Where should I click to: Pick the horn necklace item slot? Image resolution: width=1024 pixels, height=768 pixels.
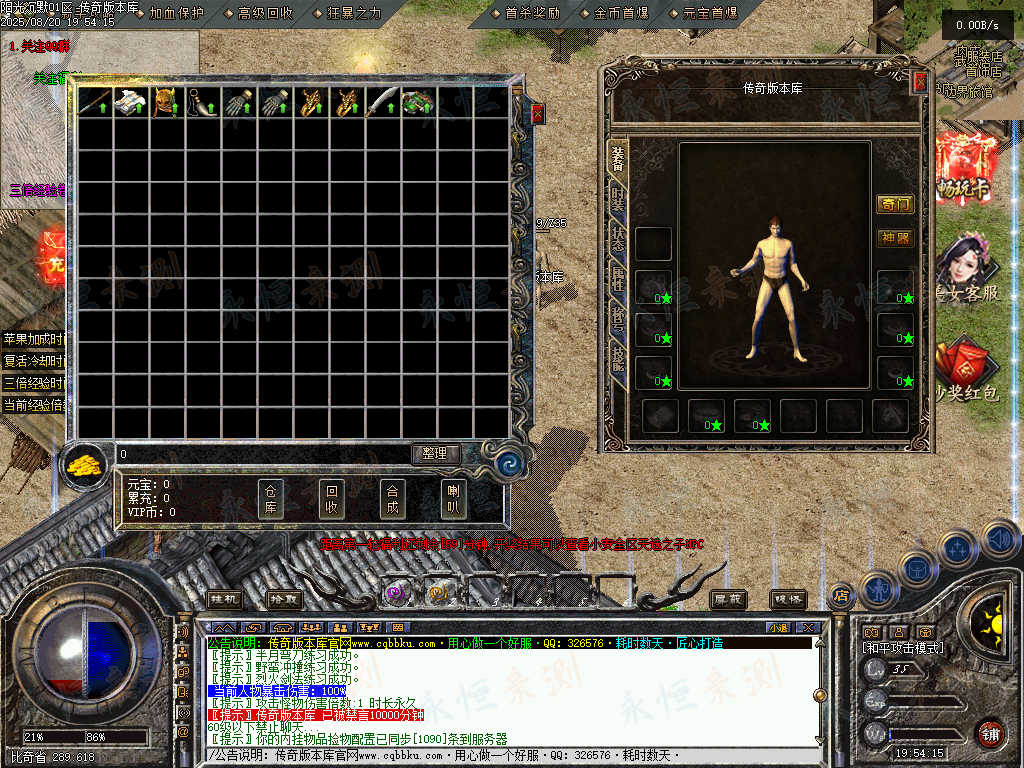click(200, 103)
